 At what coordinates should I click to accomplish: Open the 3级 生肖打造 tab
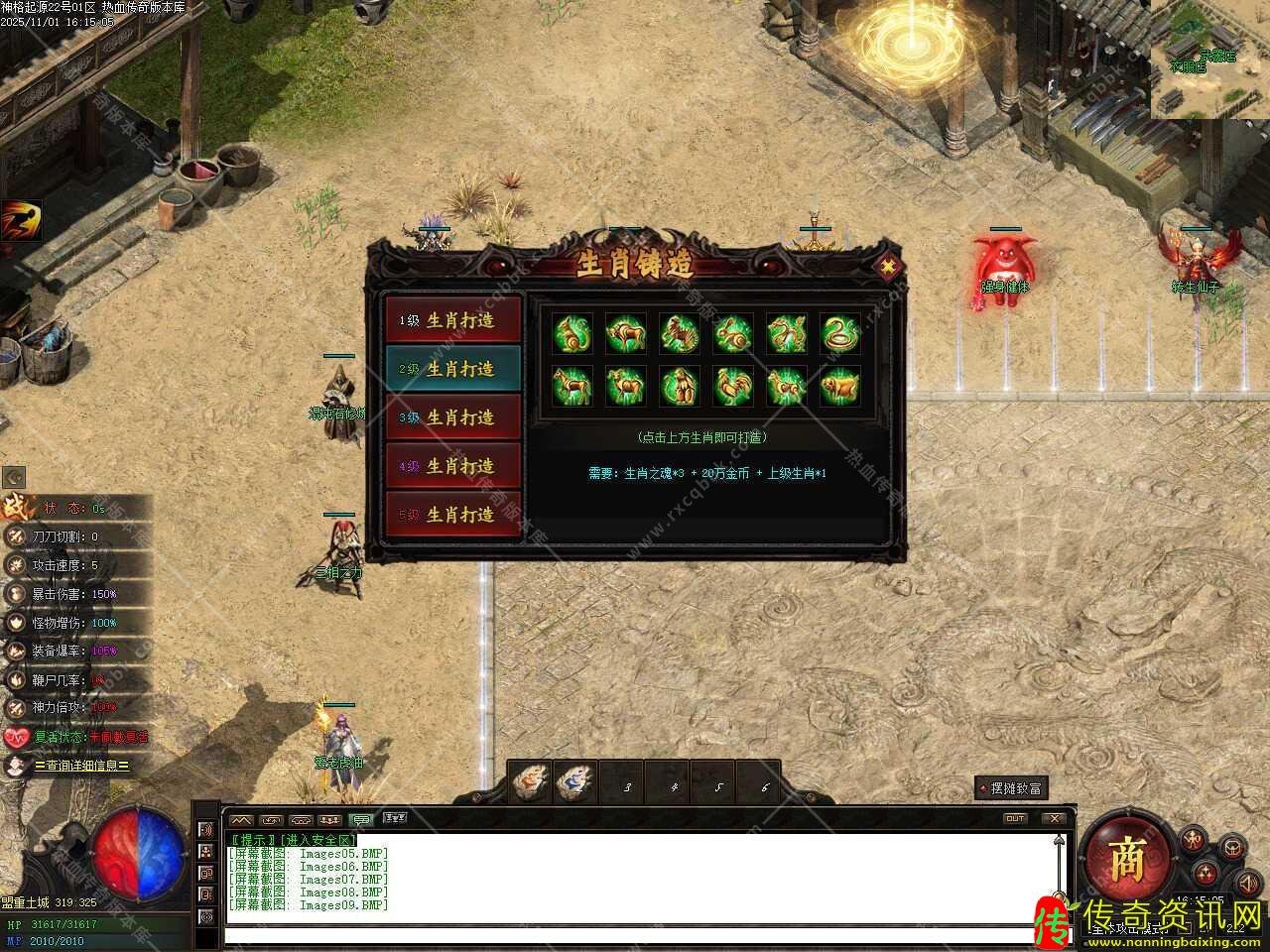[453, 417]
